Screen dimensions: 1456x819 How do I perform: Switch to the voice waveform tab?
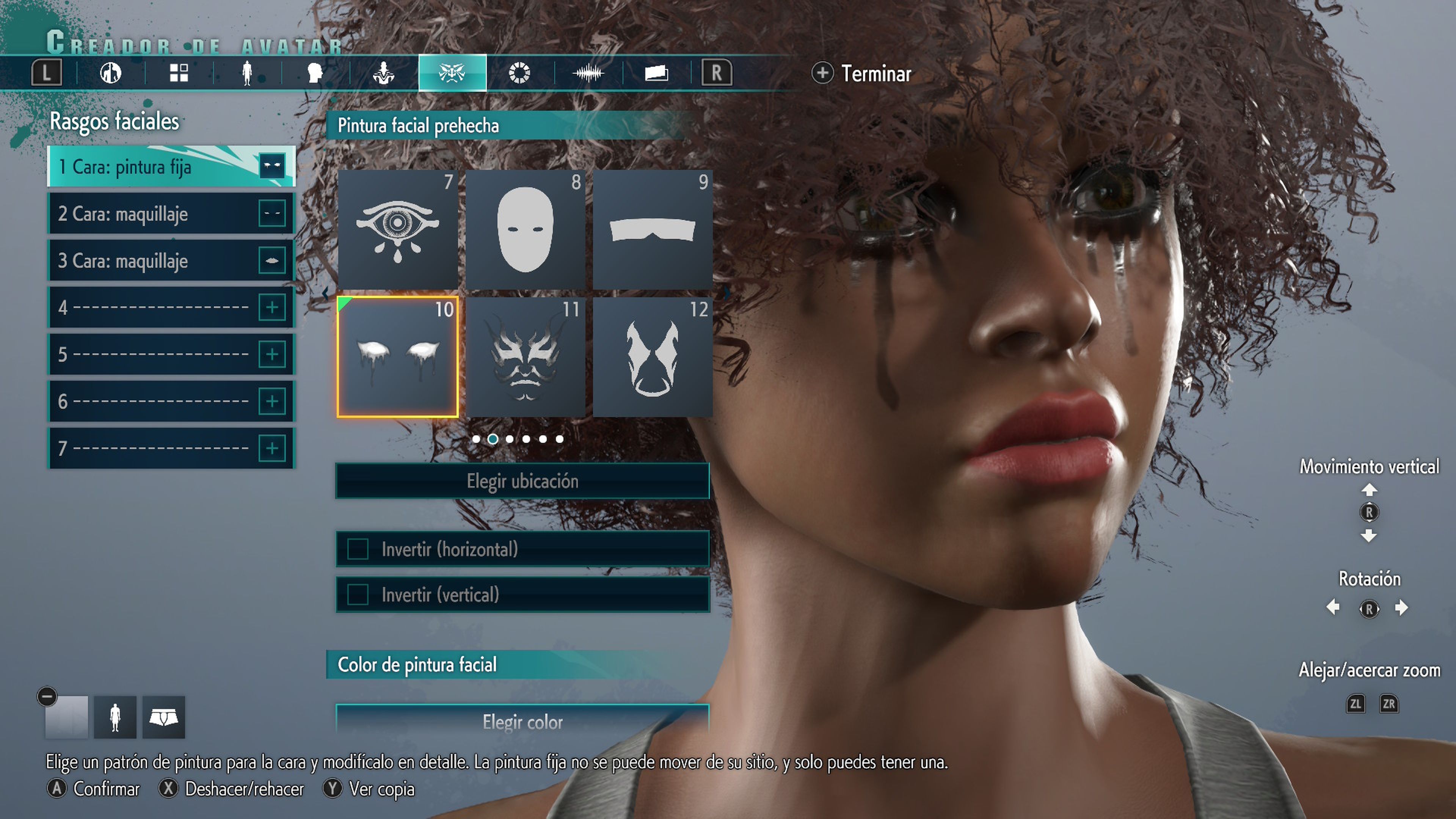(588, 74)
